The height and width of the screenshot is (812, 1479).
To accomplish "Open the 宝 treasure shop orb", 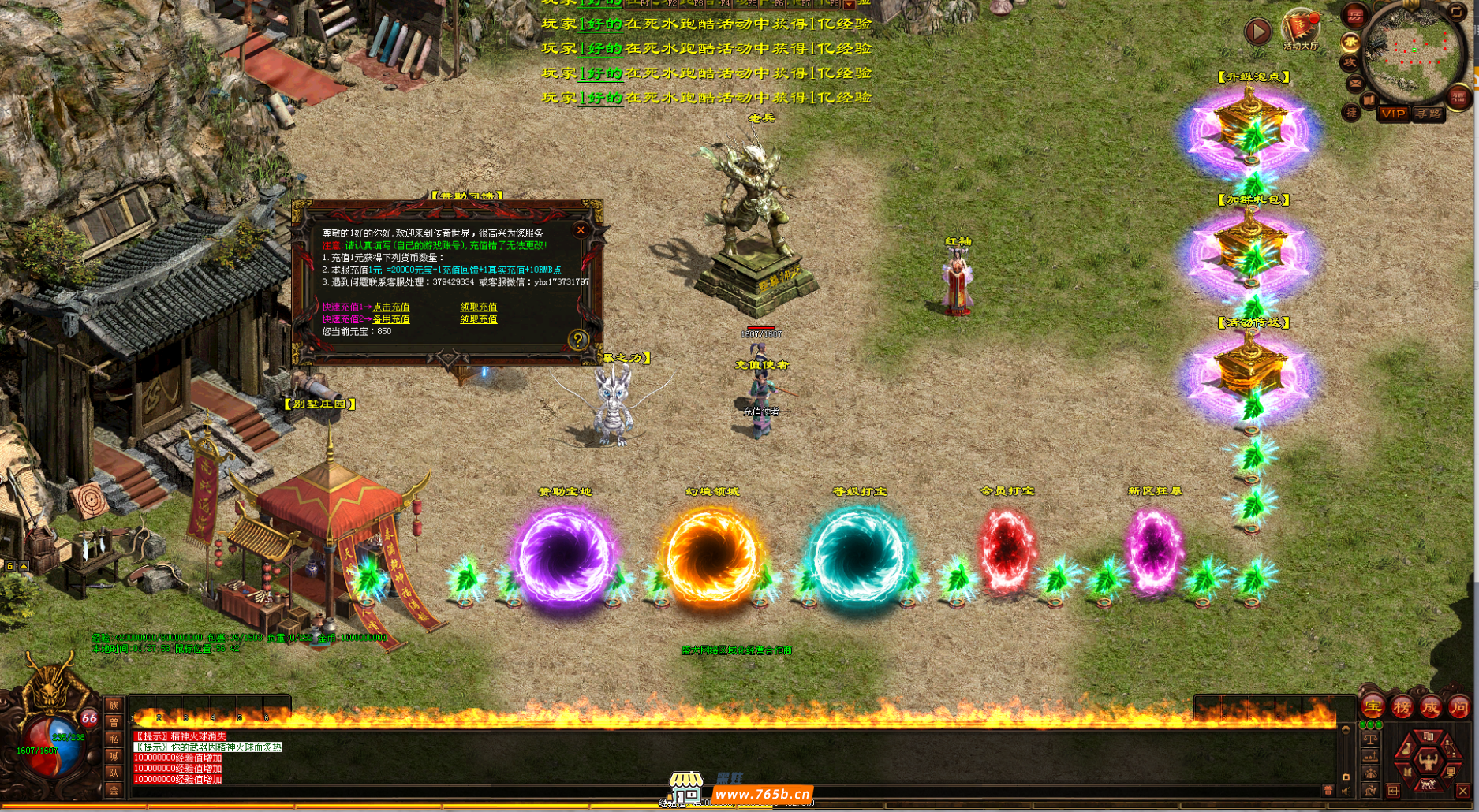I will click(1373, 707).
